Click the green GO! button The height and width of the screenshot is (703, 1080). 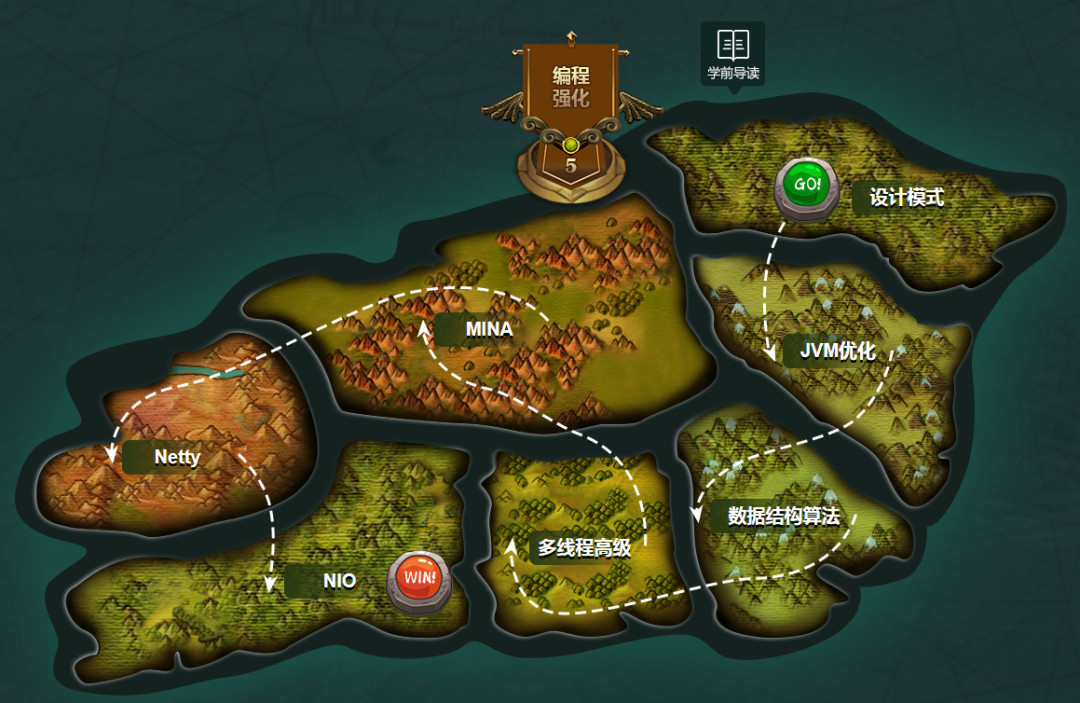[807, 186]
